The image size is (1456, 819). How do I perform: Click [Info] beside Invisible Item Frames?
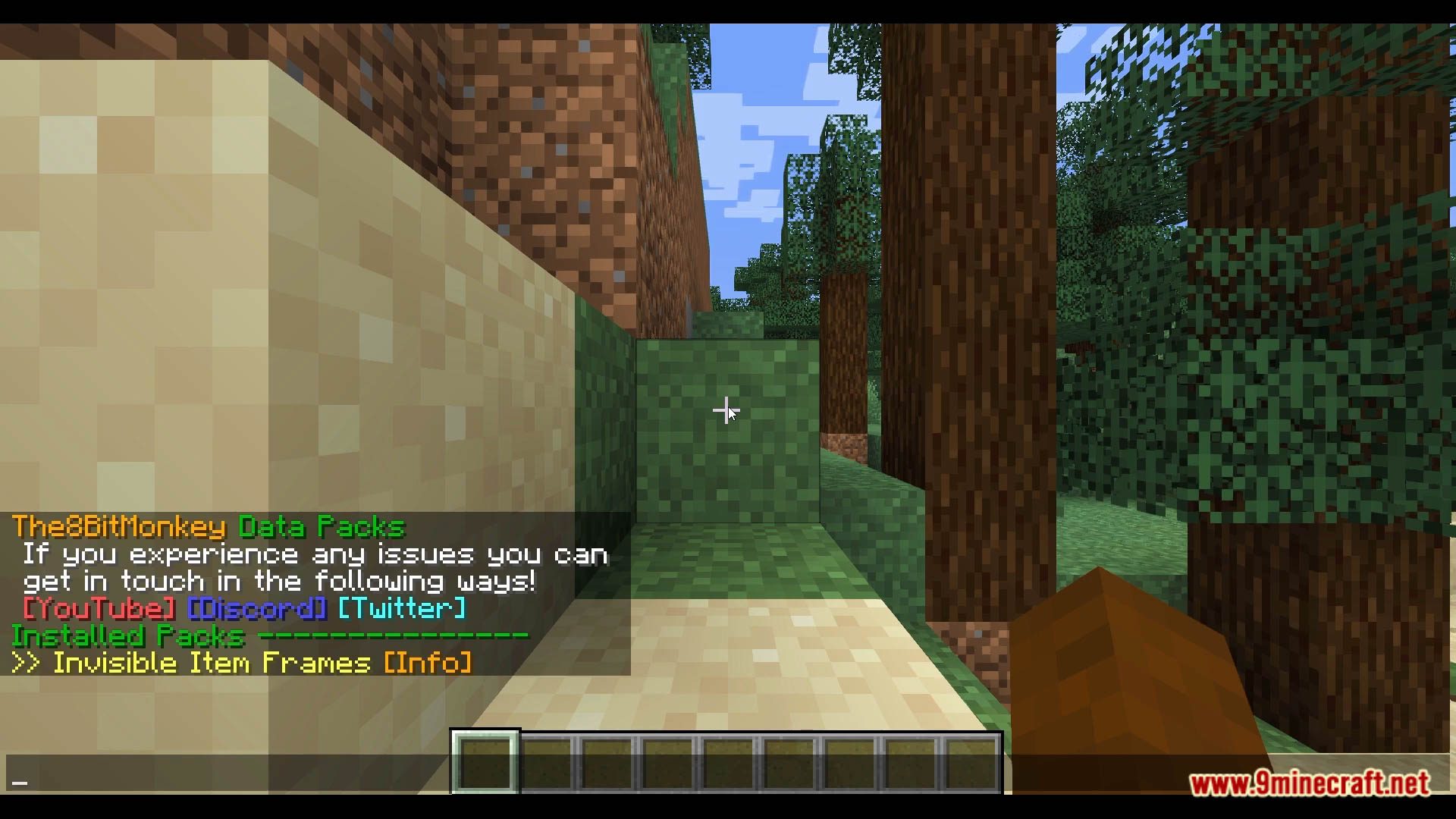tap(428, 662)
